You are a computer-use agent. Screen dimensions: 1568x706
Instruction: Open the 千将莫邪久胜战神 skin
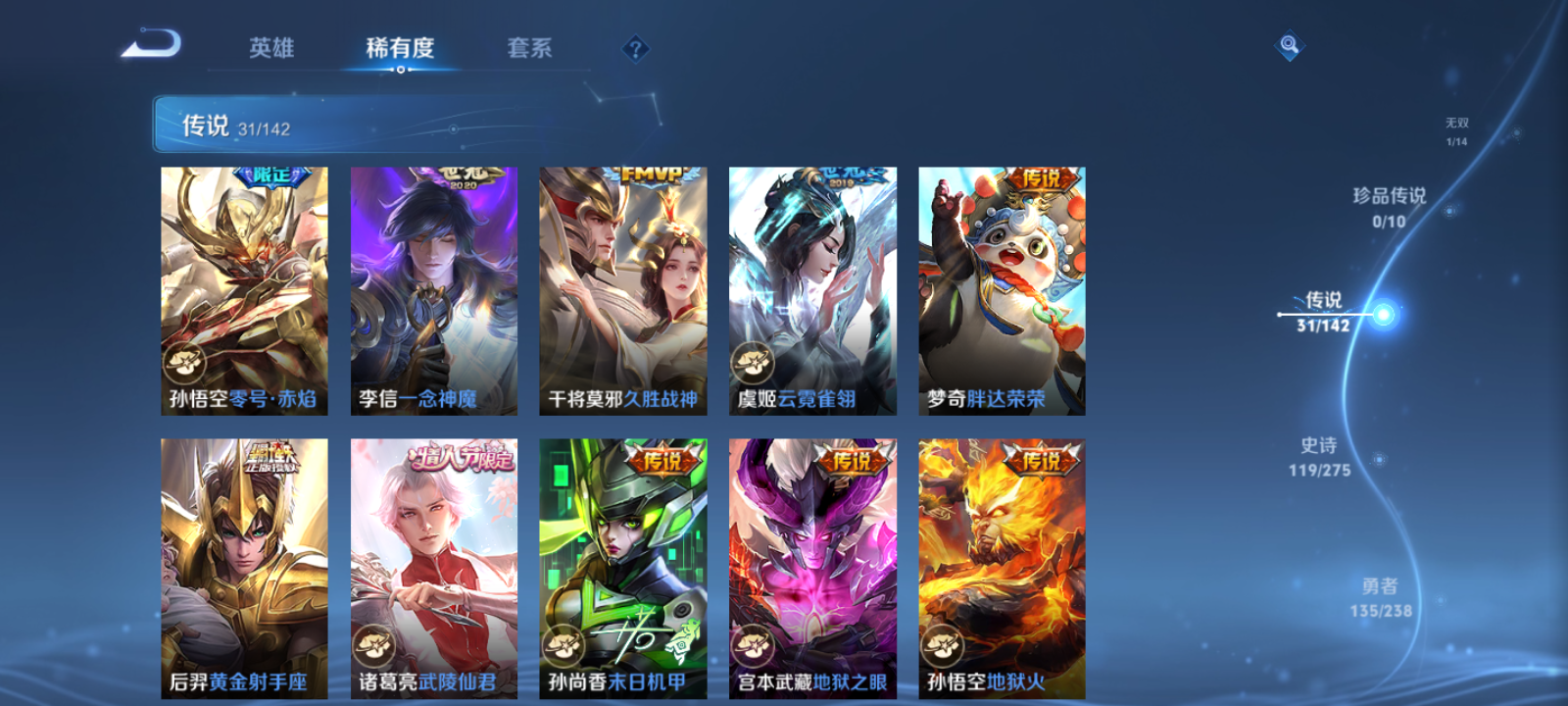[x=623, y=289]
